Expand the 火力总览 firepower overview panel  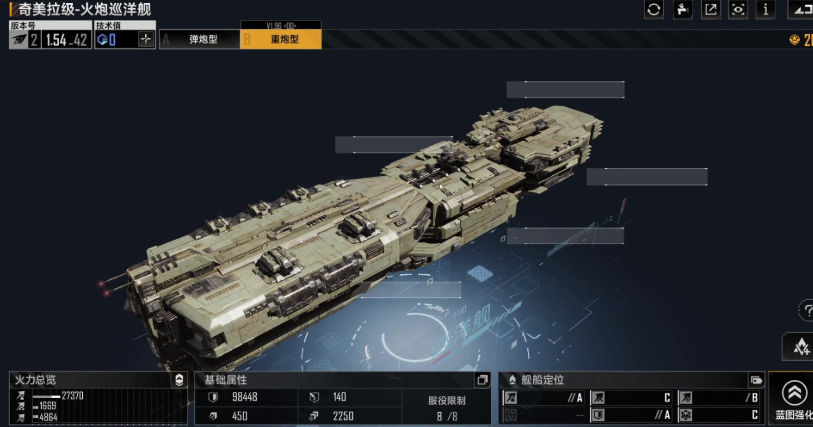click(x=179, y=380)
